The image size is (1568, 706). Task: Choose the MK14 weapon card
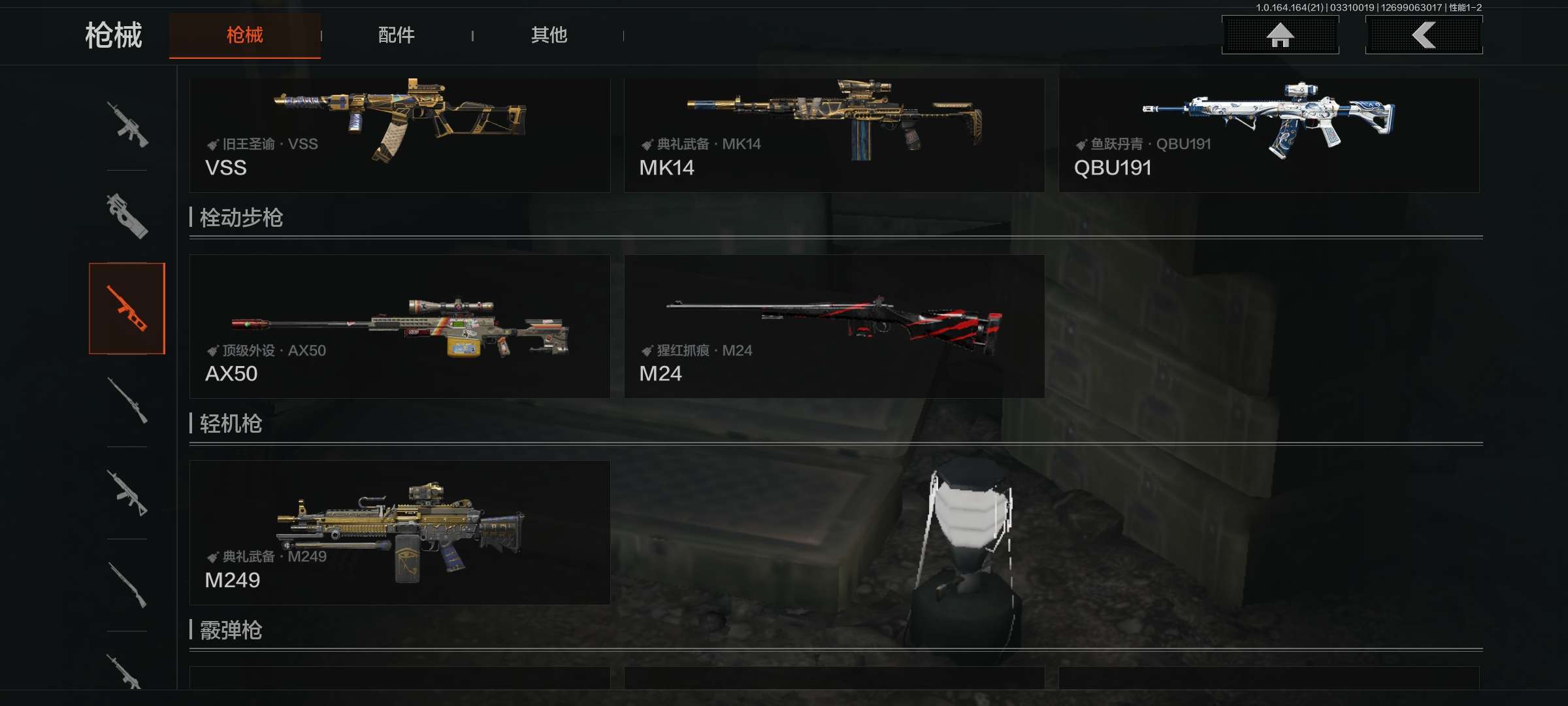click(x=834, y=135)
